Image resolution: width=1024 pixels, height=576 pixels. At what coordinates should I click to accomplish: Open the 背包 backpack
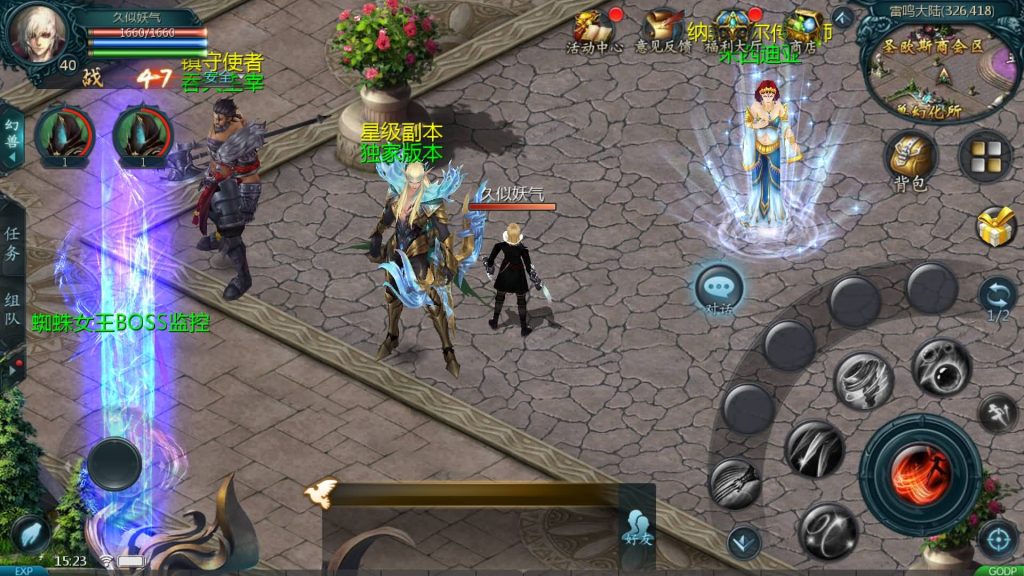click(x=910, y=158)
